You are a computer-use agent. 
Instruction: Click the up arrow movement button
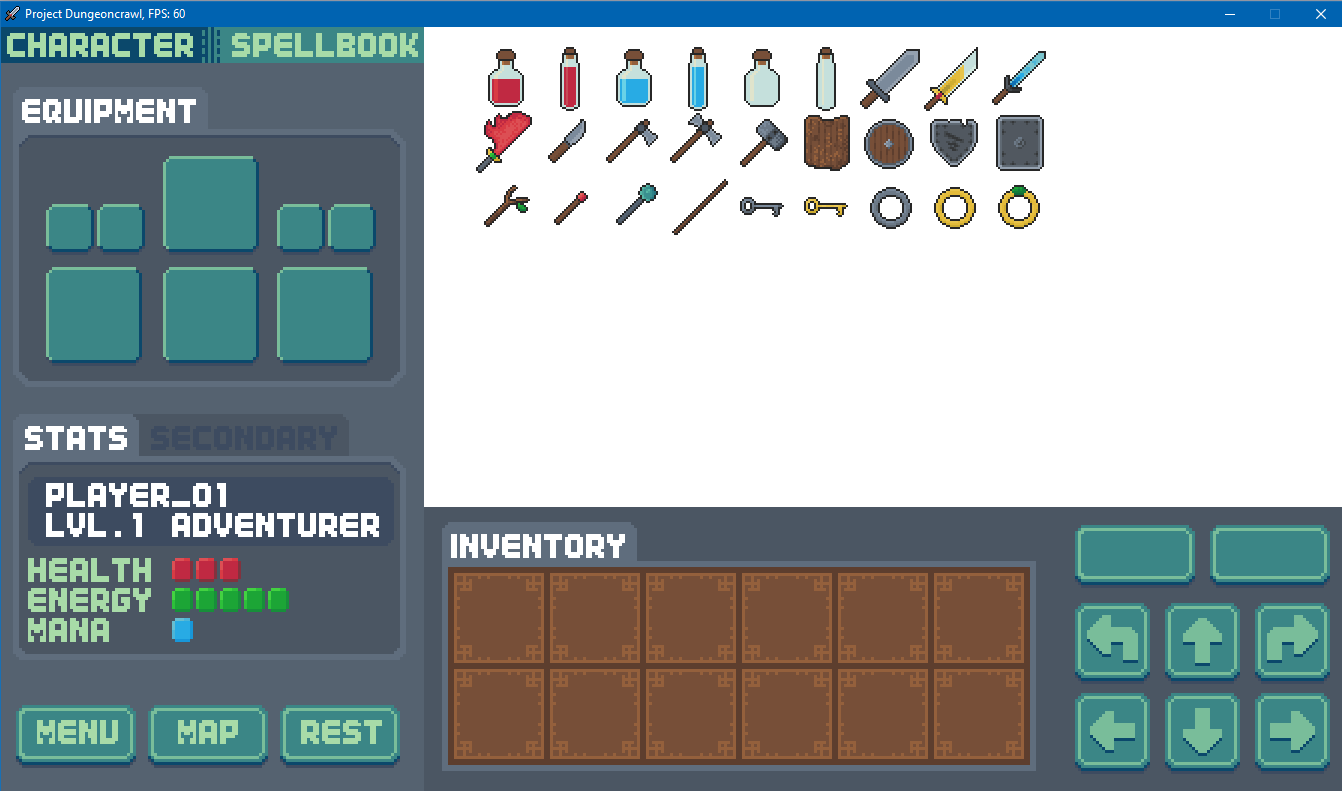pyautogui.click(x=1202, y=642)
